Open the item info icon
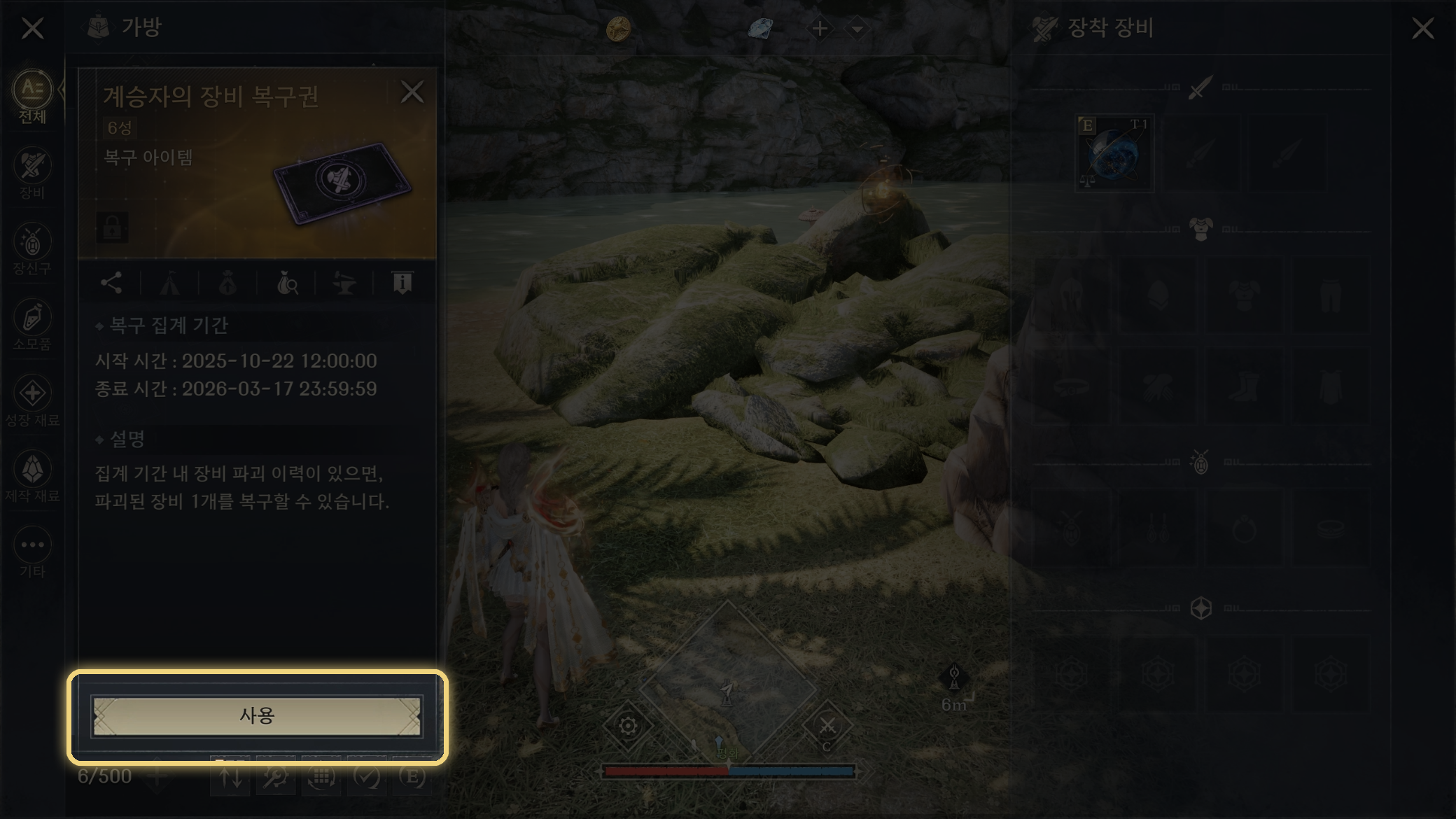This screenshot has width=1456, height=819. [402, 283]
